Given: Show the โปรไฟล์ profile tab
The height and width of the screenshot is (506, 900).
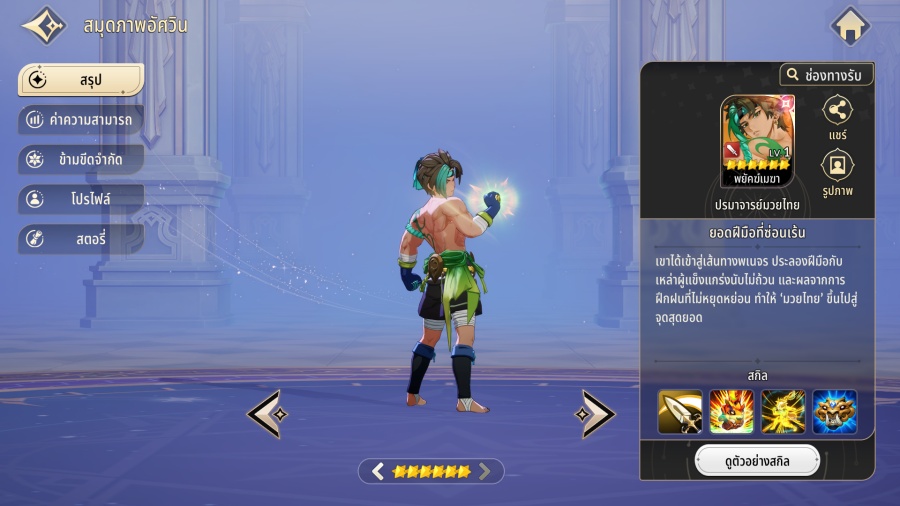Looking at the screenshot, I should pos(81,199).
